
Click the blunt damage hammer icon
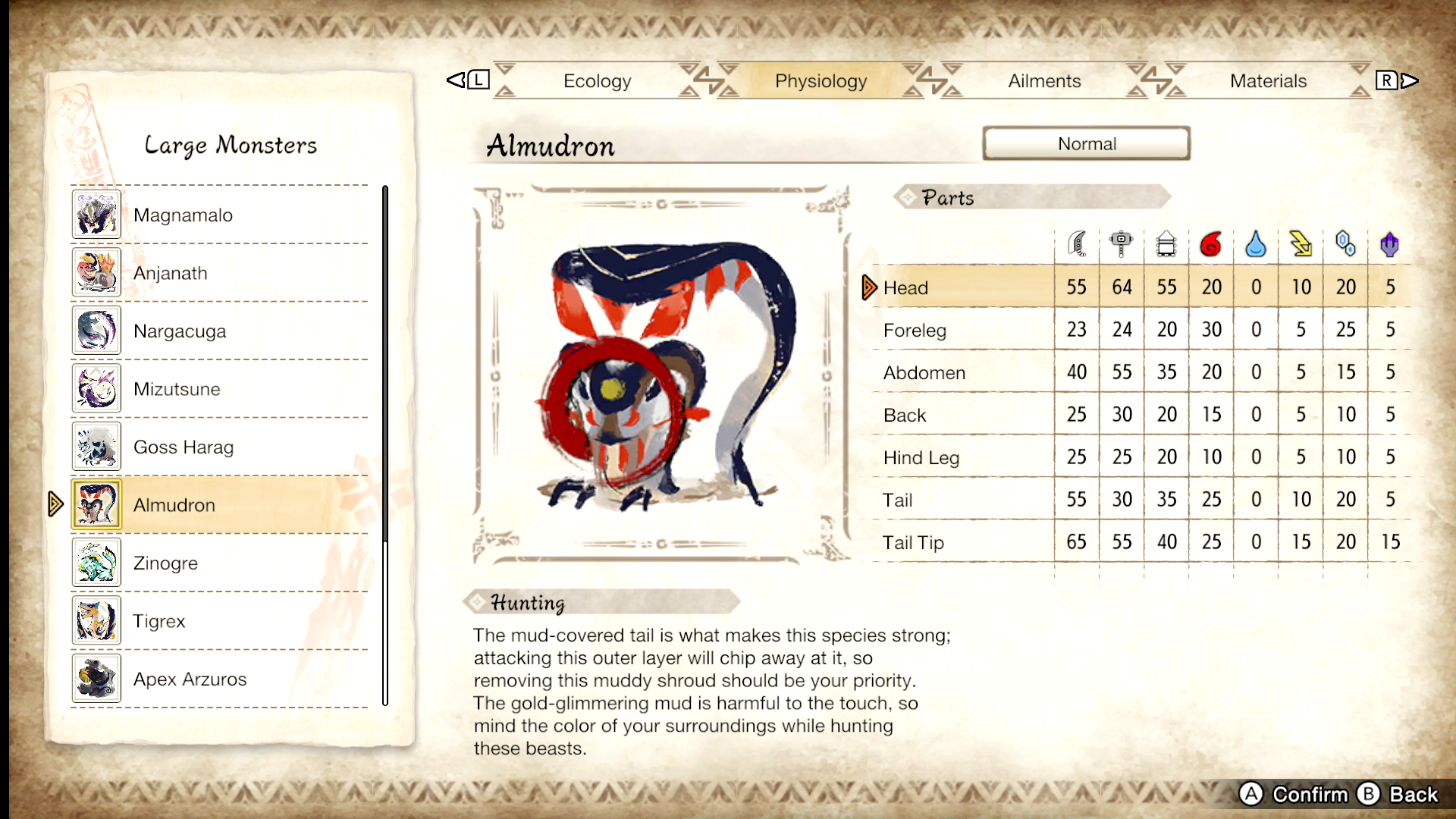1121,243
